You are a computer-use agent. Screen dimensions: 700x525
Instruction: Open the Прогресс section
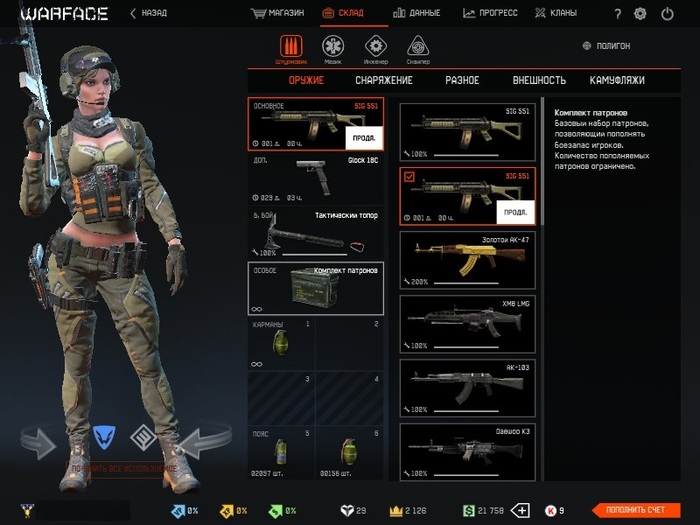click(x=490, y=14)
